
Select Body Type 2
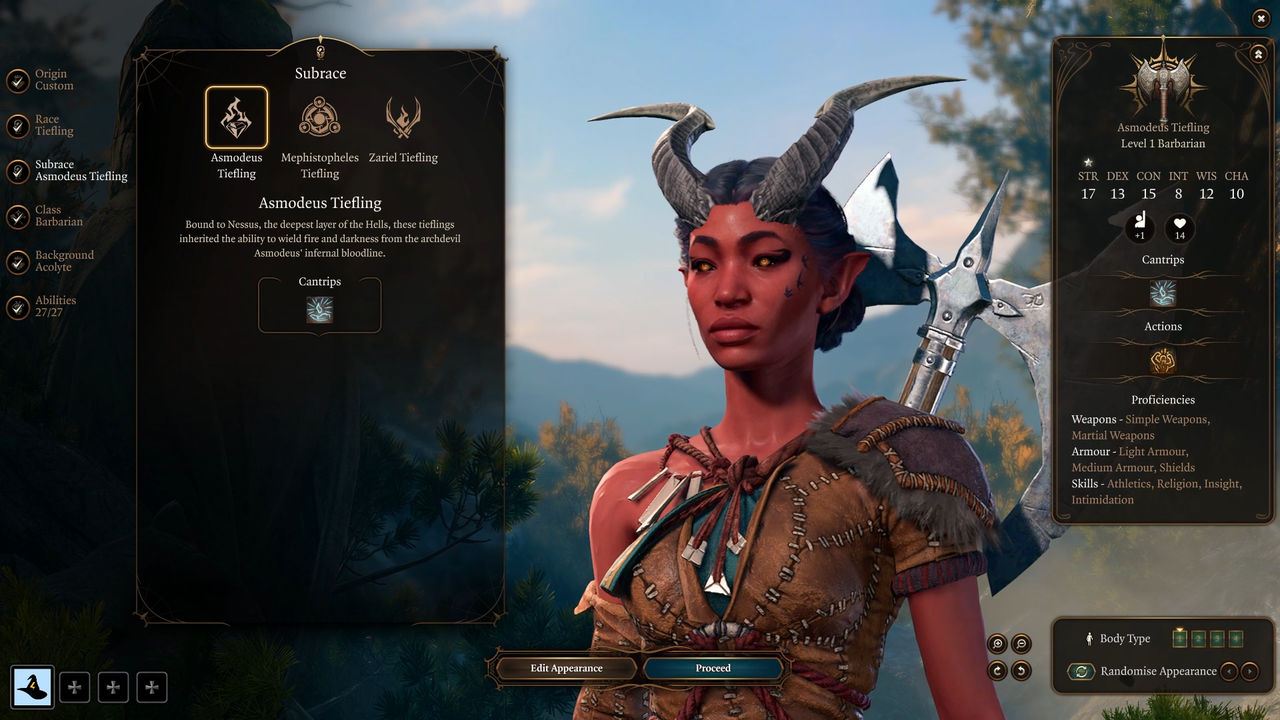coord(1199,638)
